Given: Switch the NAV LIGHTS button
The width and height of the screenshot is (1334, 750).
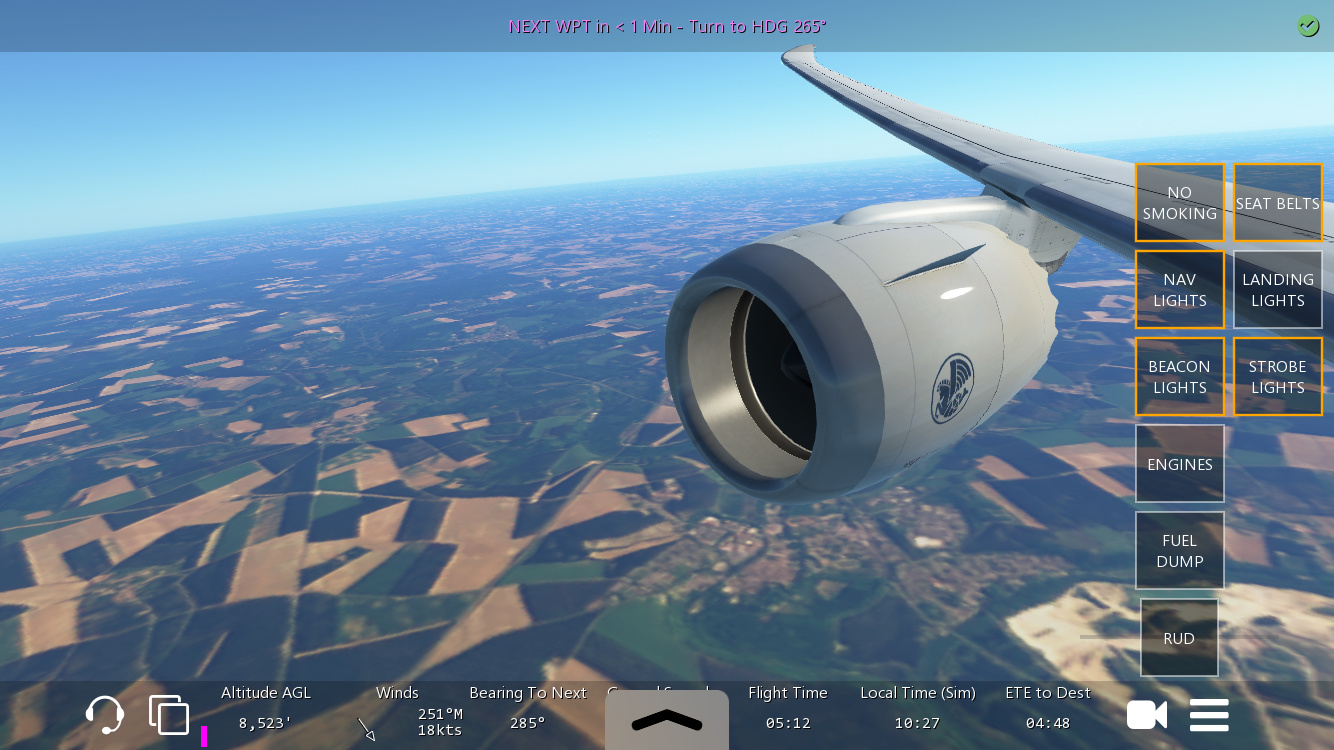Looking at the screenshot, I should point(1179,290).
